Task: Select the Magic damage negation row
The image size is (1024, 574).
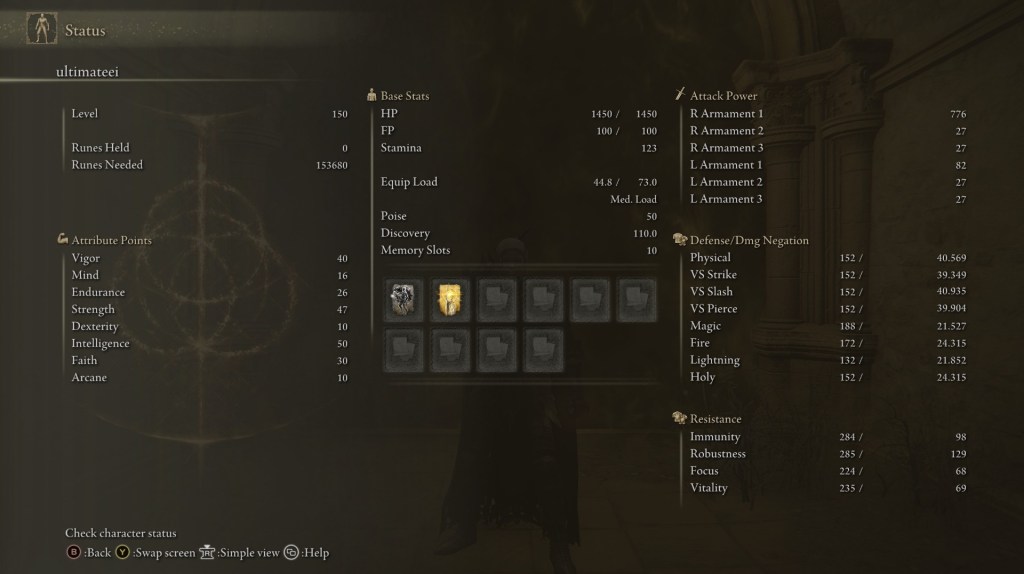Action: pos(827,326)
